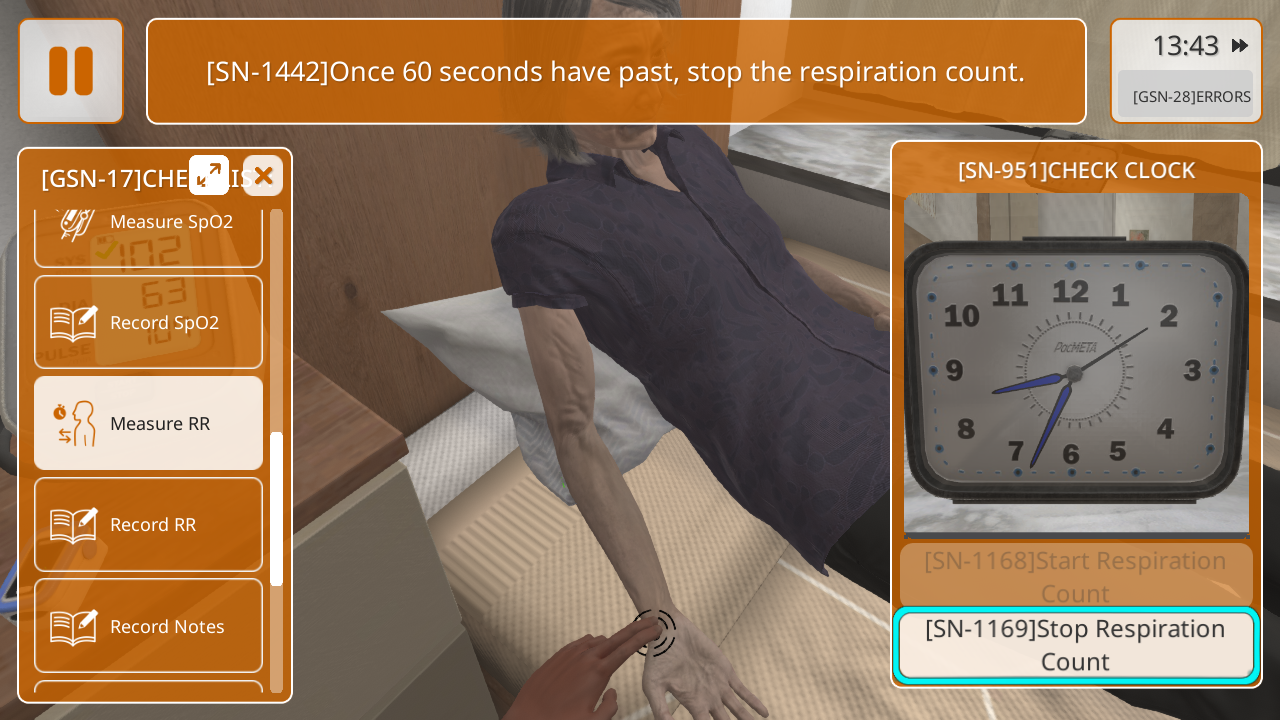Click the greyed Start Respiration Count button
Image resolution: width=1280 pixels, height=720 pixels.
[1076, 576]
